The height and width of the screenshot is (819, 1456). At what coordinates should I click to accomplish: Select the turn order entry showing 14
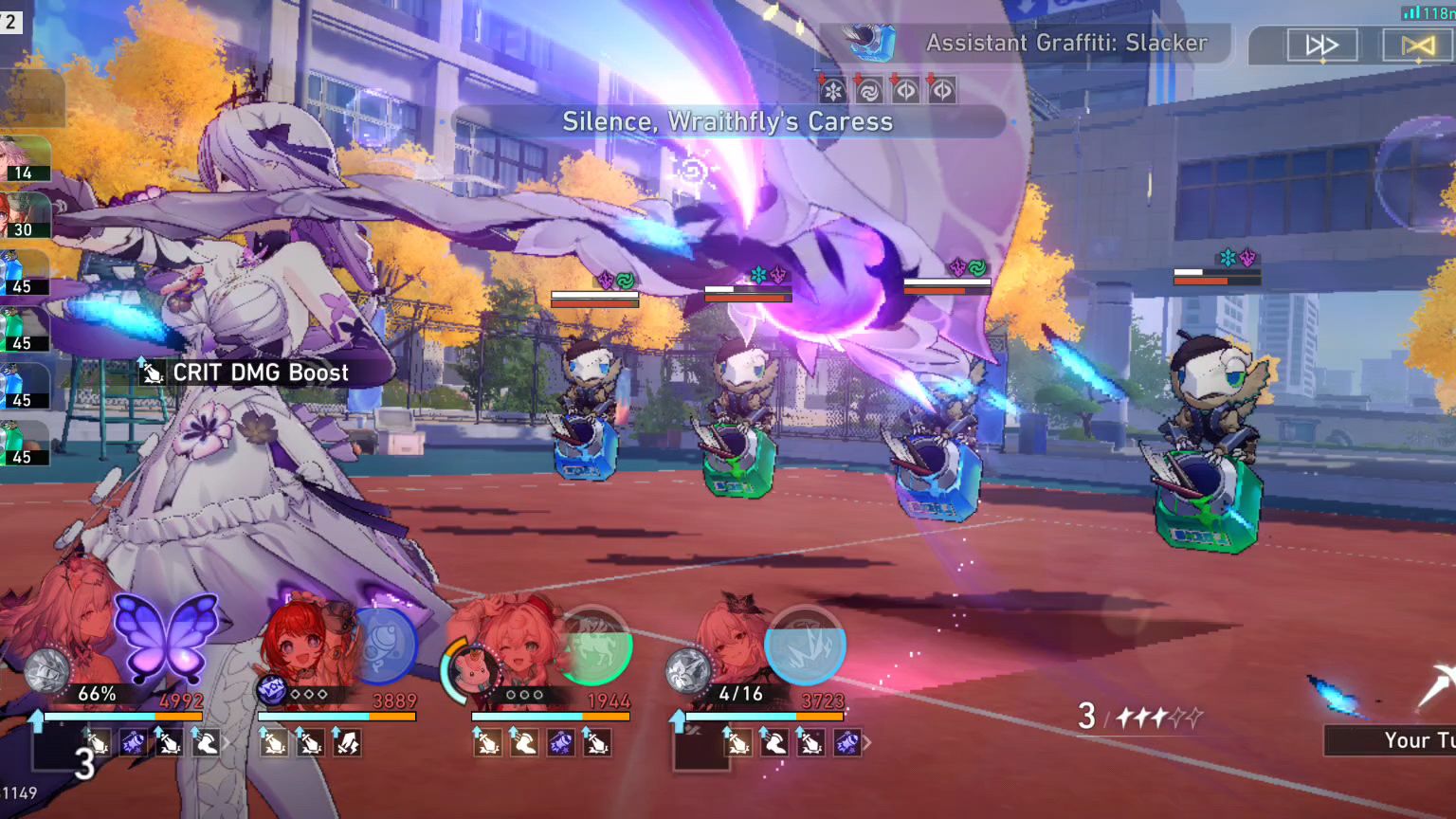tap(26, 159)
